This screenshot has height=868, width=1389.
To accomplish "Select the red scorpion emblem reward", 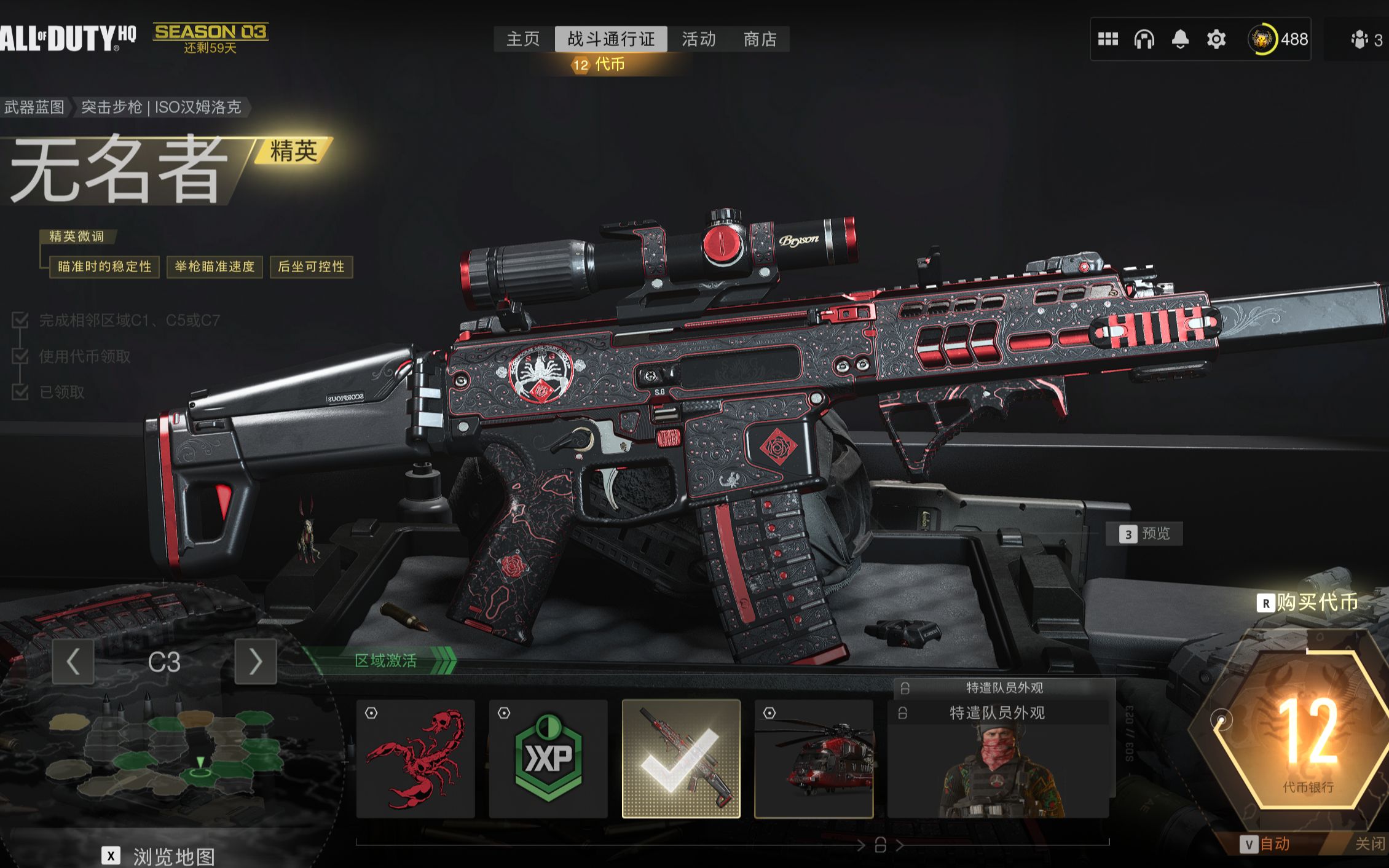I will tap(415, 759).
